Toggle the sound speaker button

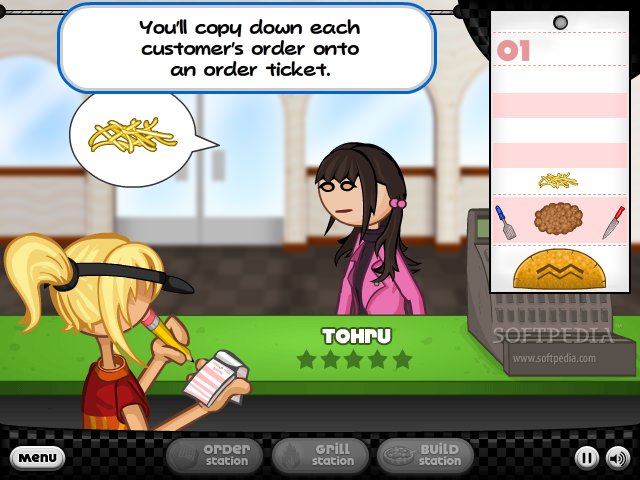(x=617, y=459)
